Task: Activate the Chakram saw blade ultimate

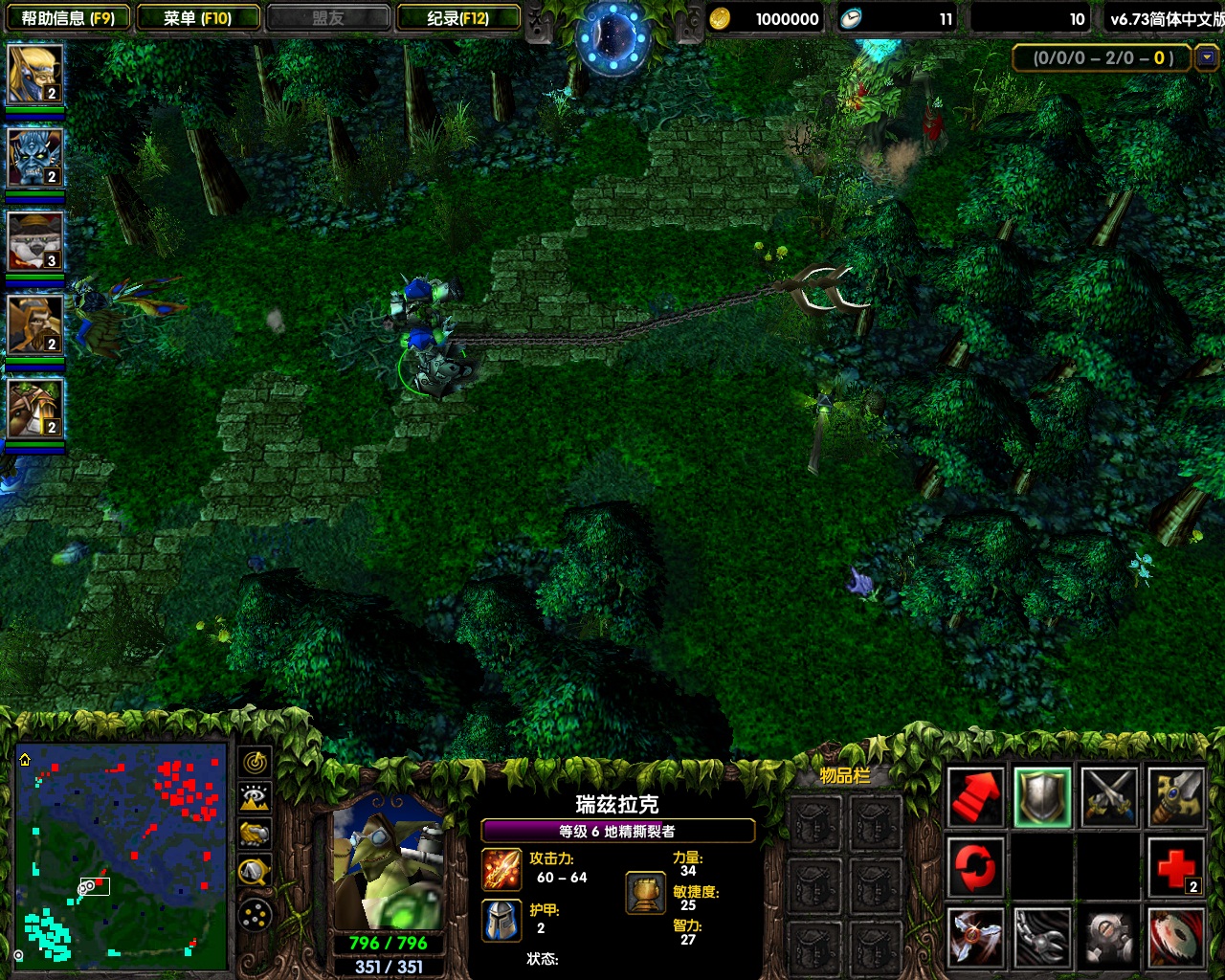Action: [x=1176, y=938]
